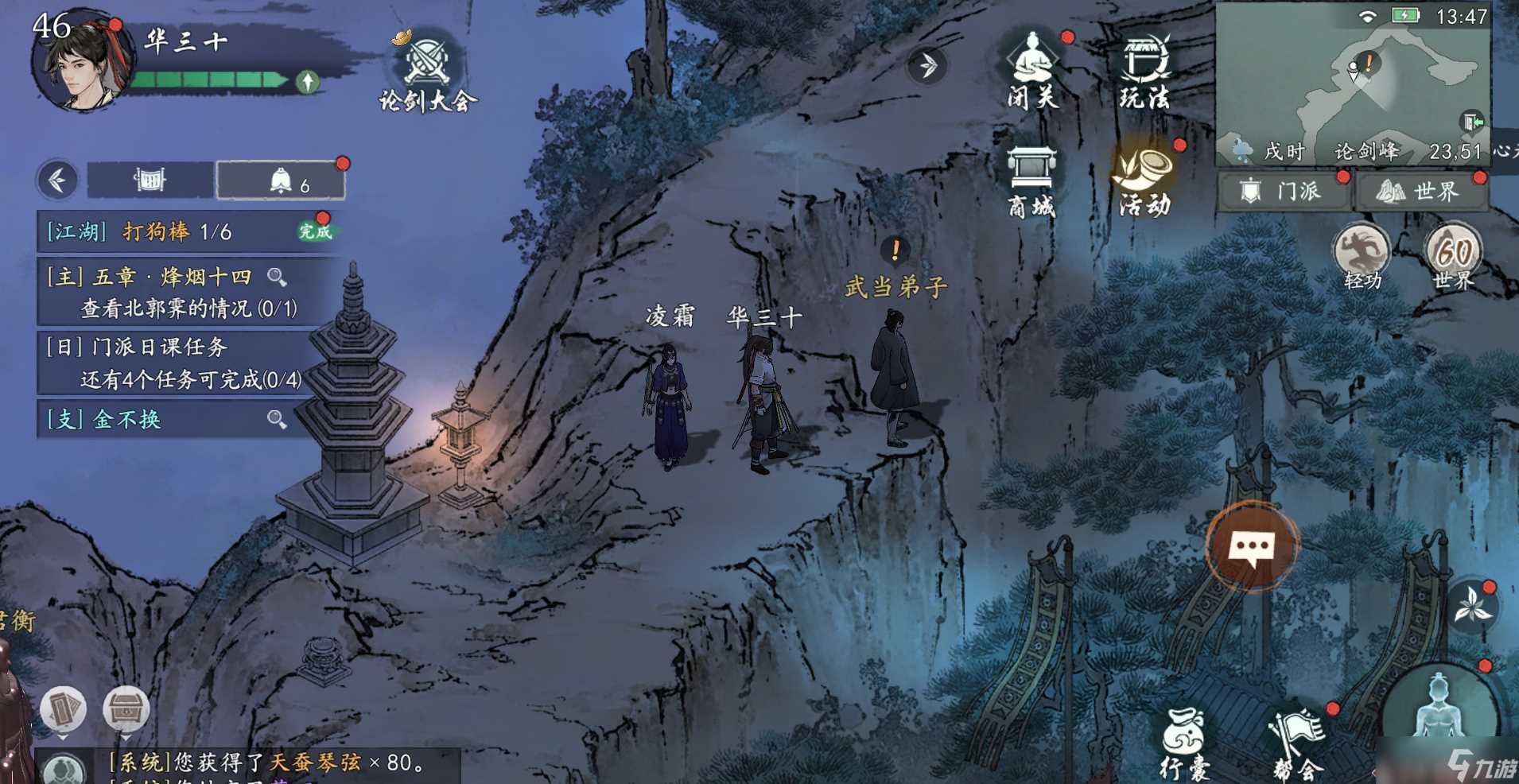Open the 帮会 guild menu
Viewport: 1519px width, 784px height.
[x=1297, y=743]
